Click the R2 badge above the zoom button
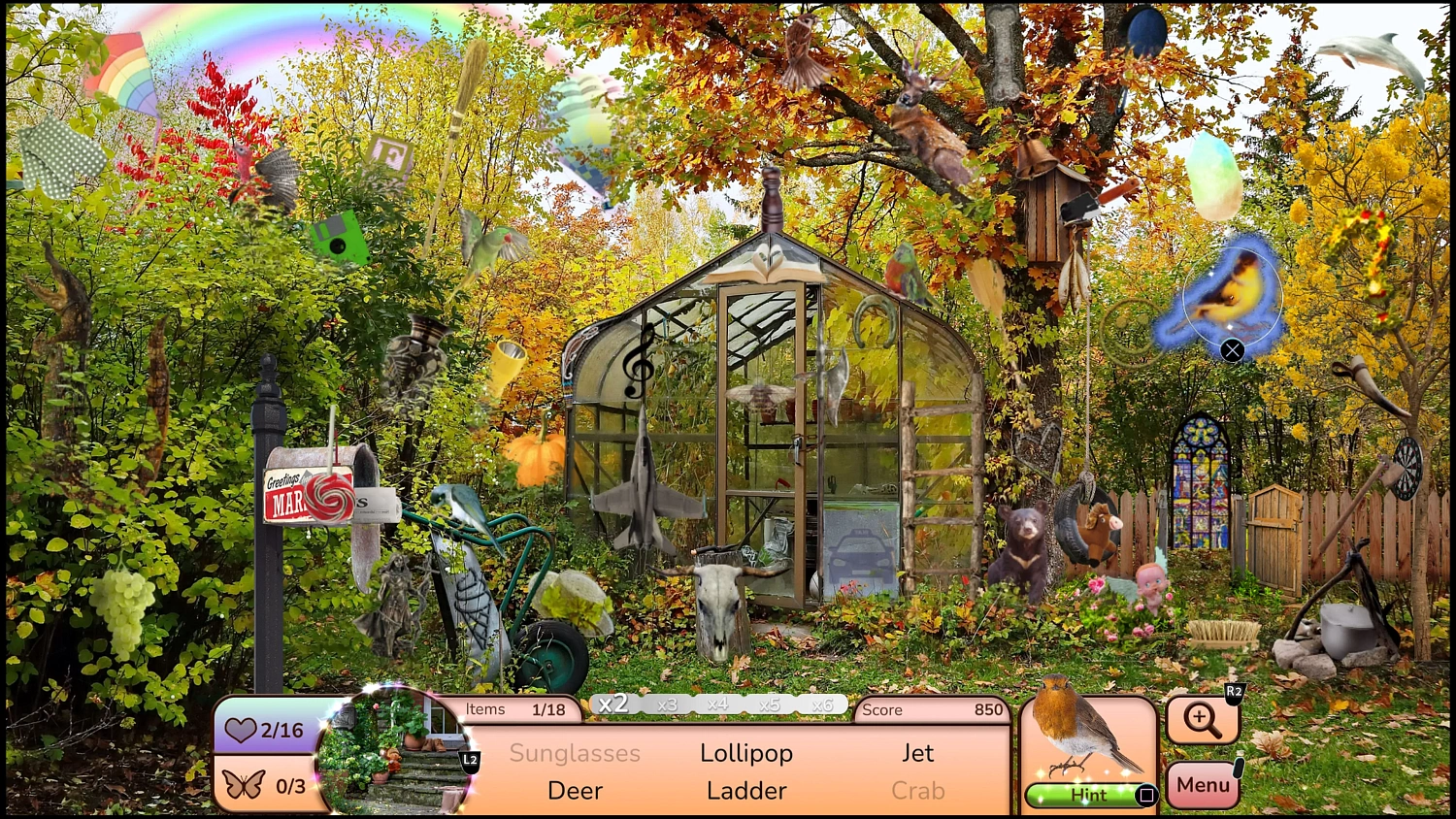 (1234, 691)
